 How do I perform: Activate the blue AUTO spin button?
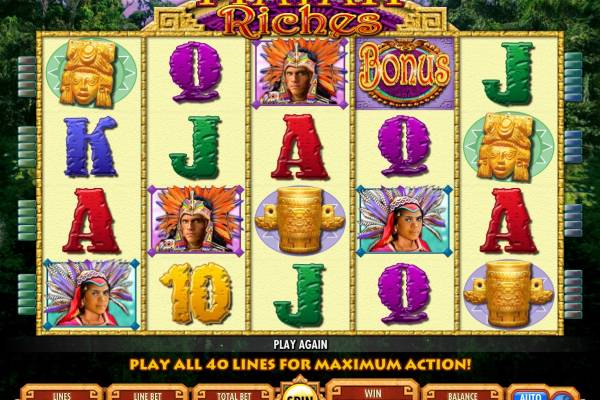(528, 393)
